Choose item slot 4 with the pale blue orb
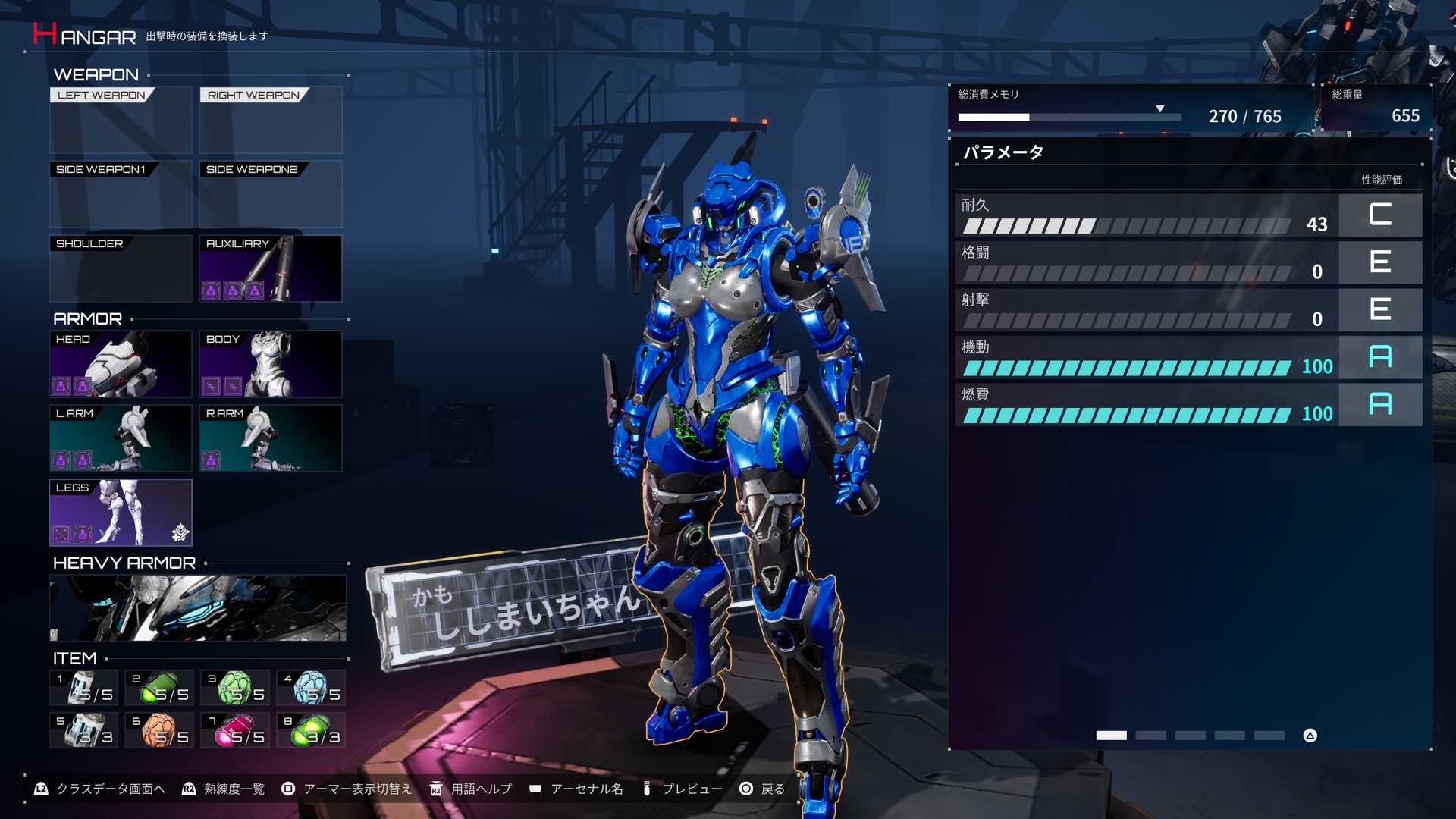The width and height of the screenshot is (1456, 819). point(312,688)
